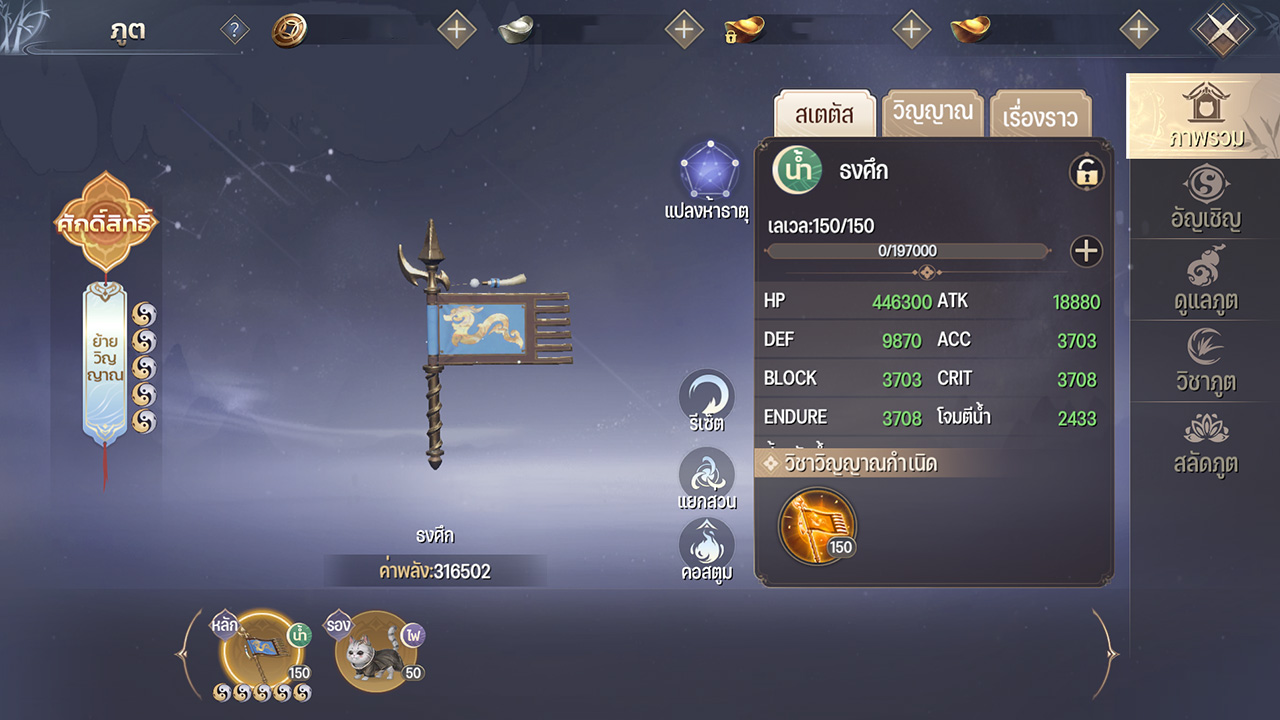Open the question mark help icon

coord(234,30)
